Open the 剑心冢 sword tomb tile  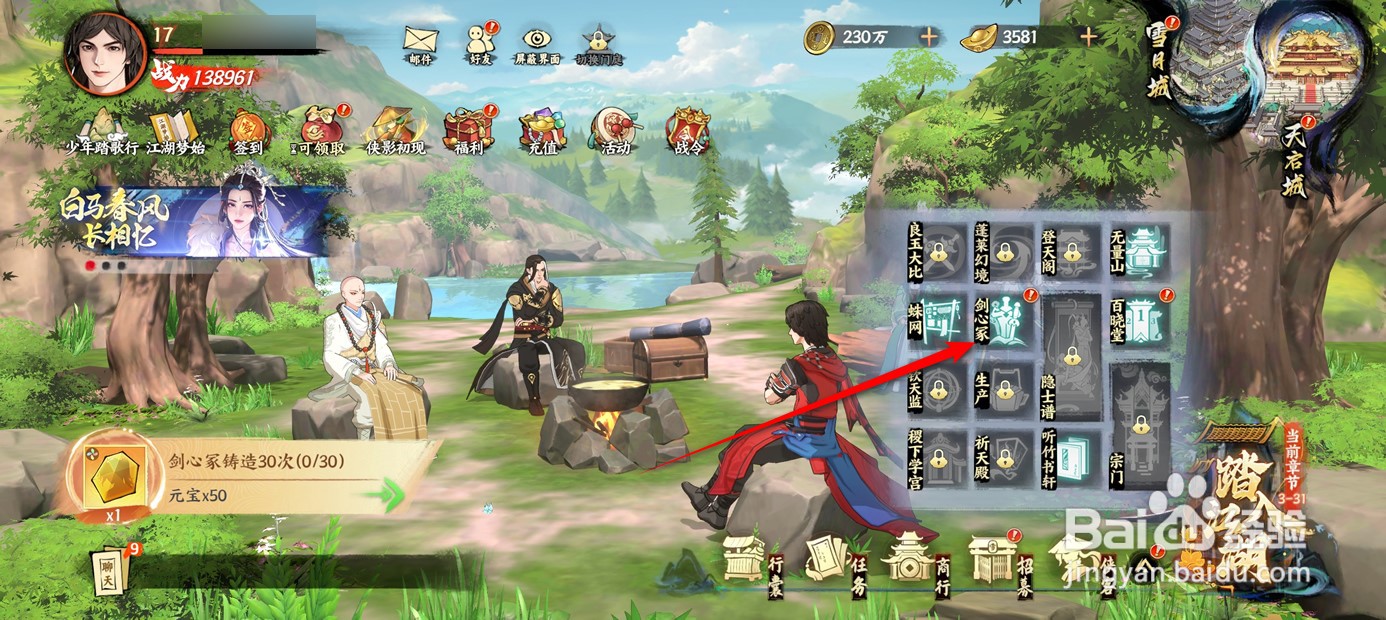click(x=1004, y=319)
